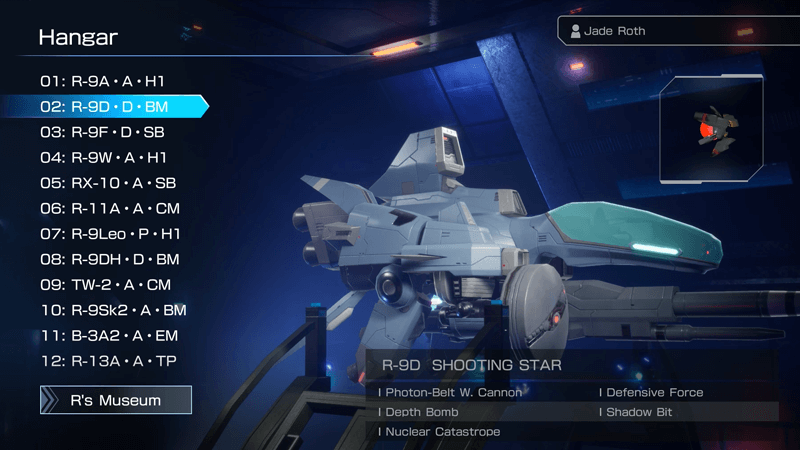The width and height of the screenshot is (800, 450).
Task: Open the Force unit preview thumbnail
Action: point(712,130)
